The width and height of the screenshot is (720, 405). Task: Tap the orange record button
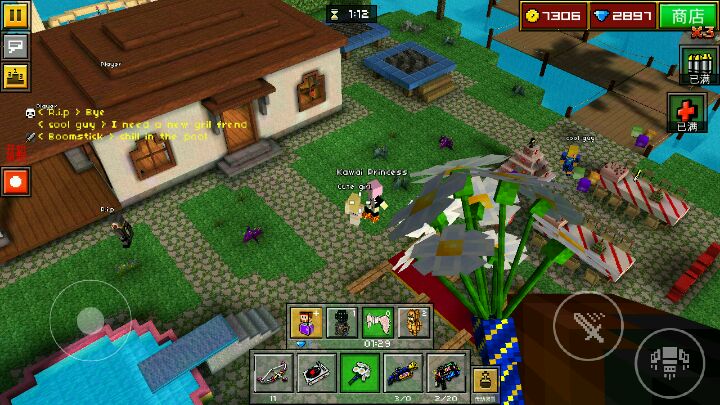click(16, 183)
